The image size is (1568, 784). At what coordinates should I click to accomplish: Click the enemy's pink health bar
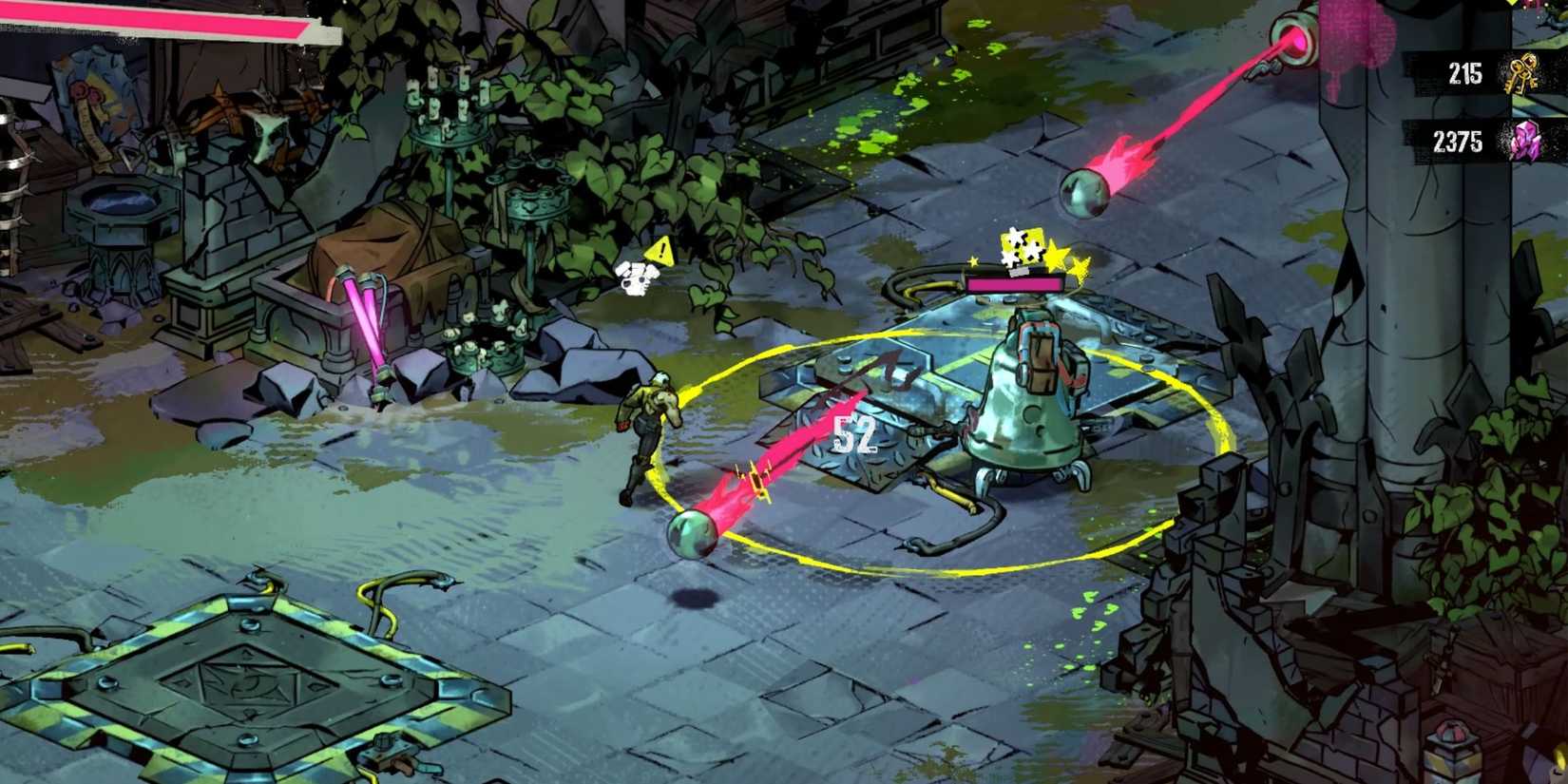point(1014,282)
